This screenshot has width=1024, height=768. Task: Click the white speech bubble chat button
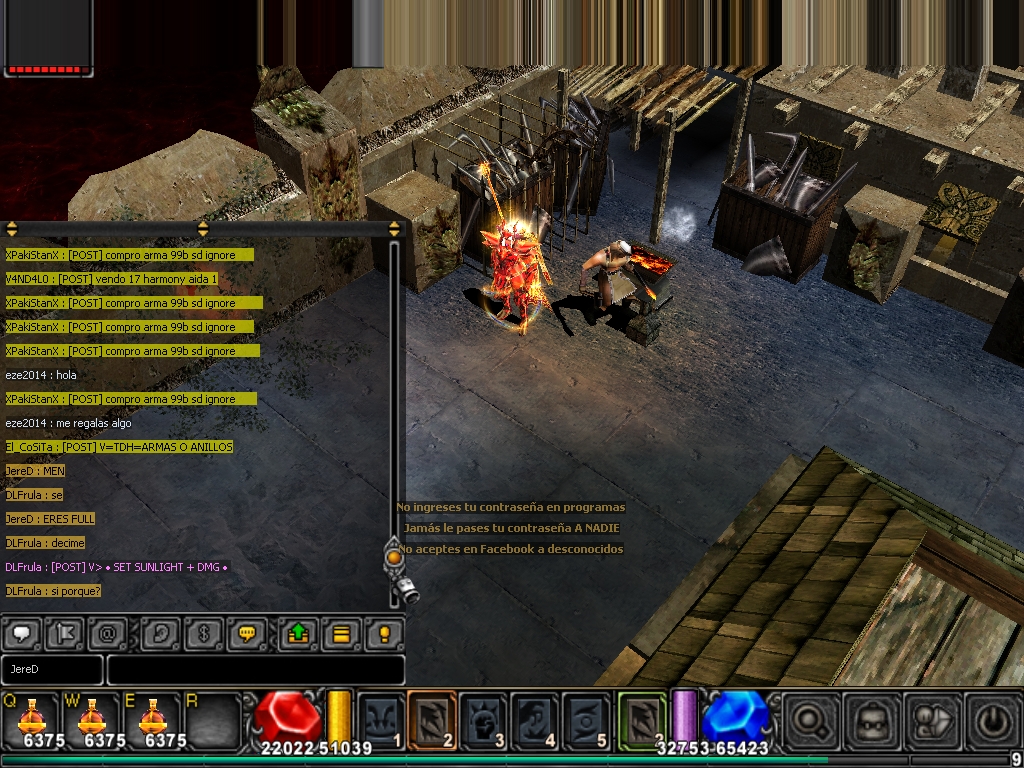click(22, 633)
